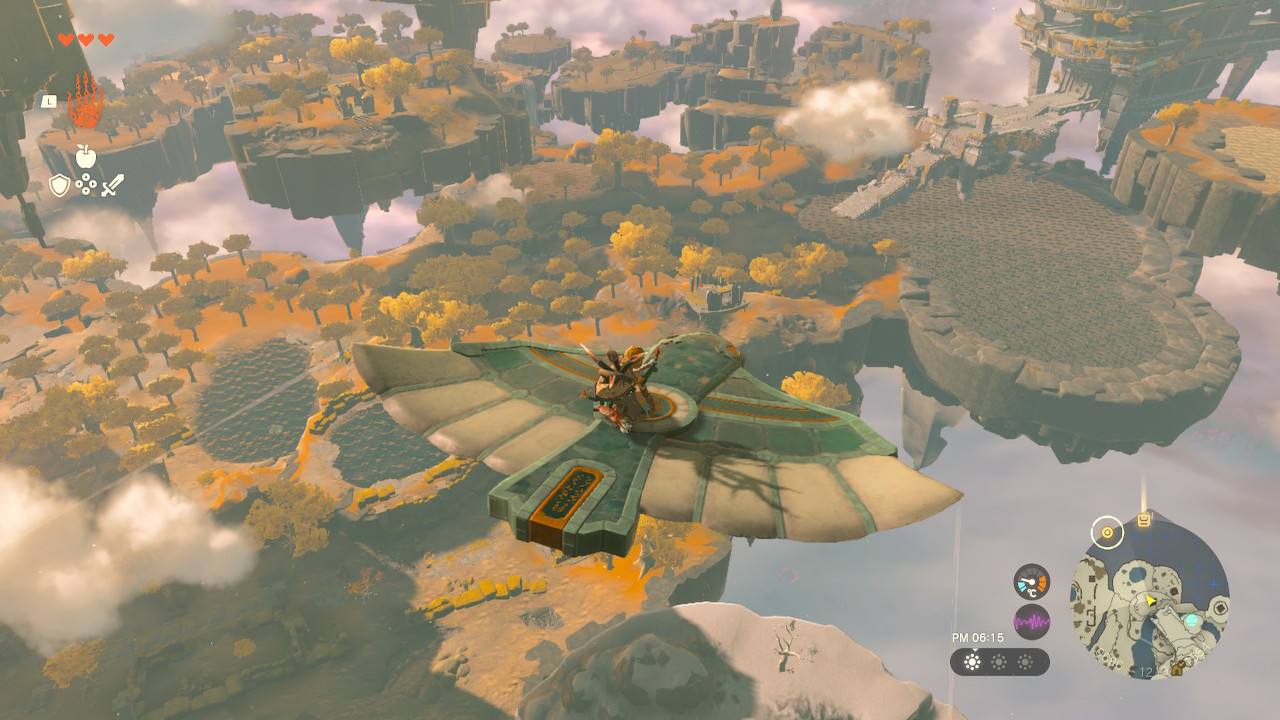Open the shield quick-select icon
The width and height of the screenshot is (1280, 720).
(x=60, y=185)
